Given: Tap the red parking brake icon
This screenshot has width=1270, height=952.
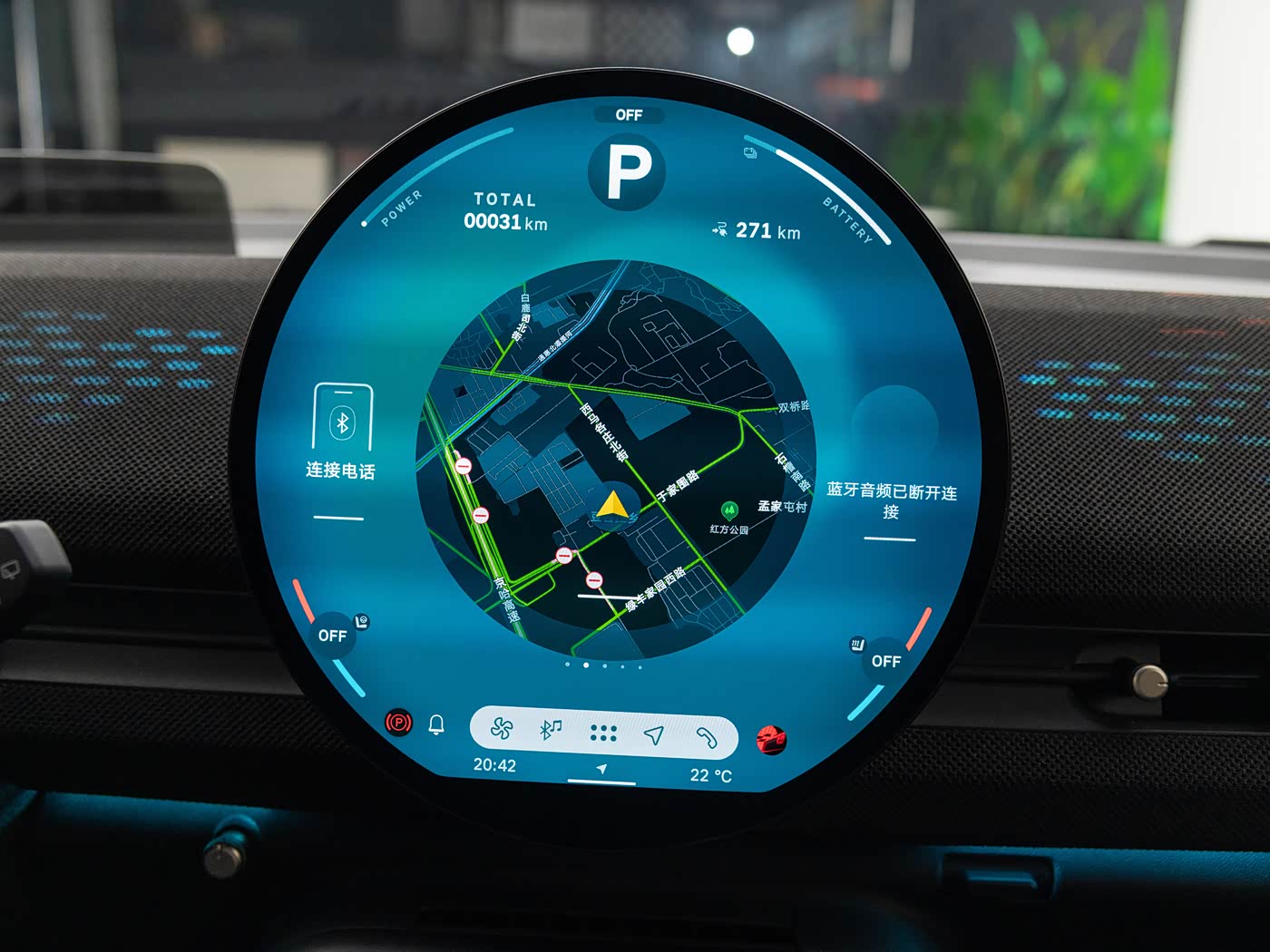Looking at the screenshot, I should [398, 723].
